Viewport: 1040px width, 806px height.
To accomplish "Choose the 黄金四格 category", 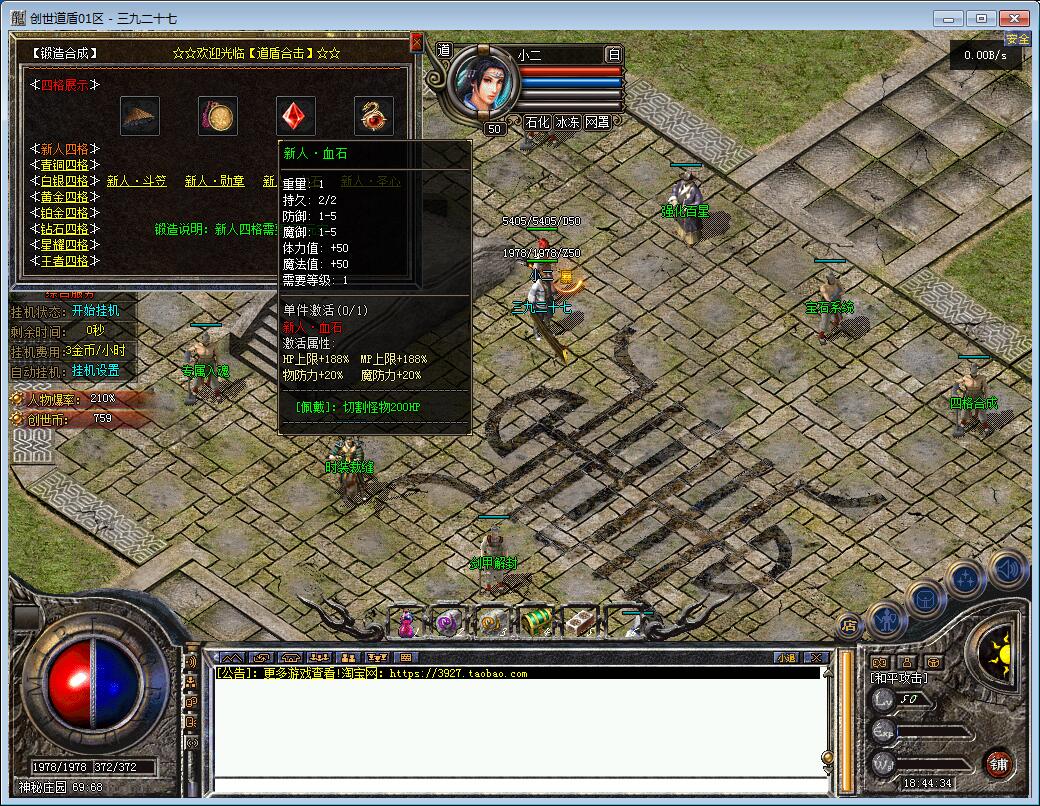I will (x=65, y=197).
